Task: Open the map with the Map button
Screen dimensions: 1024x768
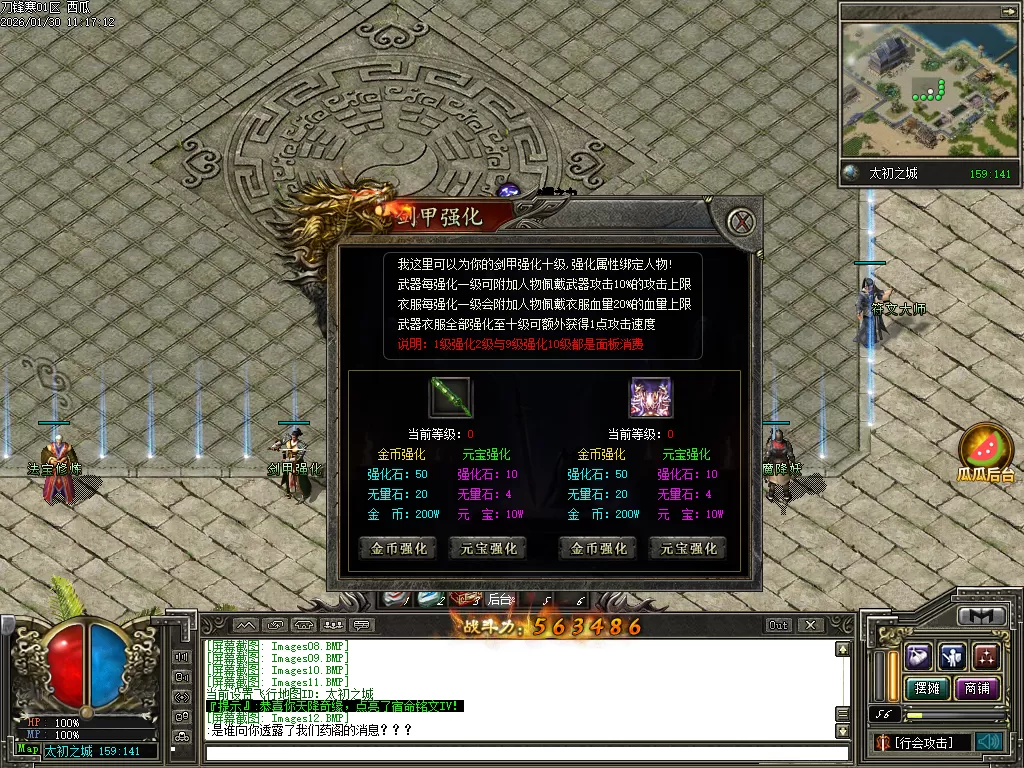Action: [x=28, y=749]
